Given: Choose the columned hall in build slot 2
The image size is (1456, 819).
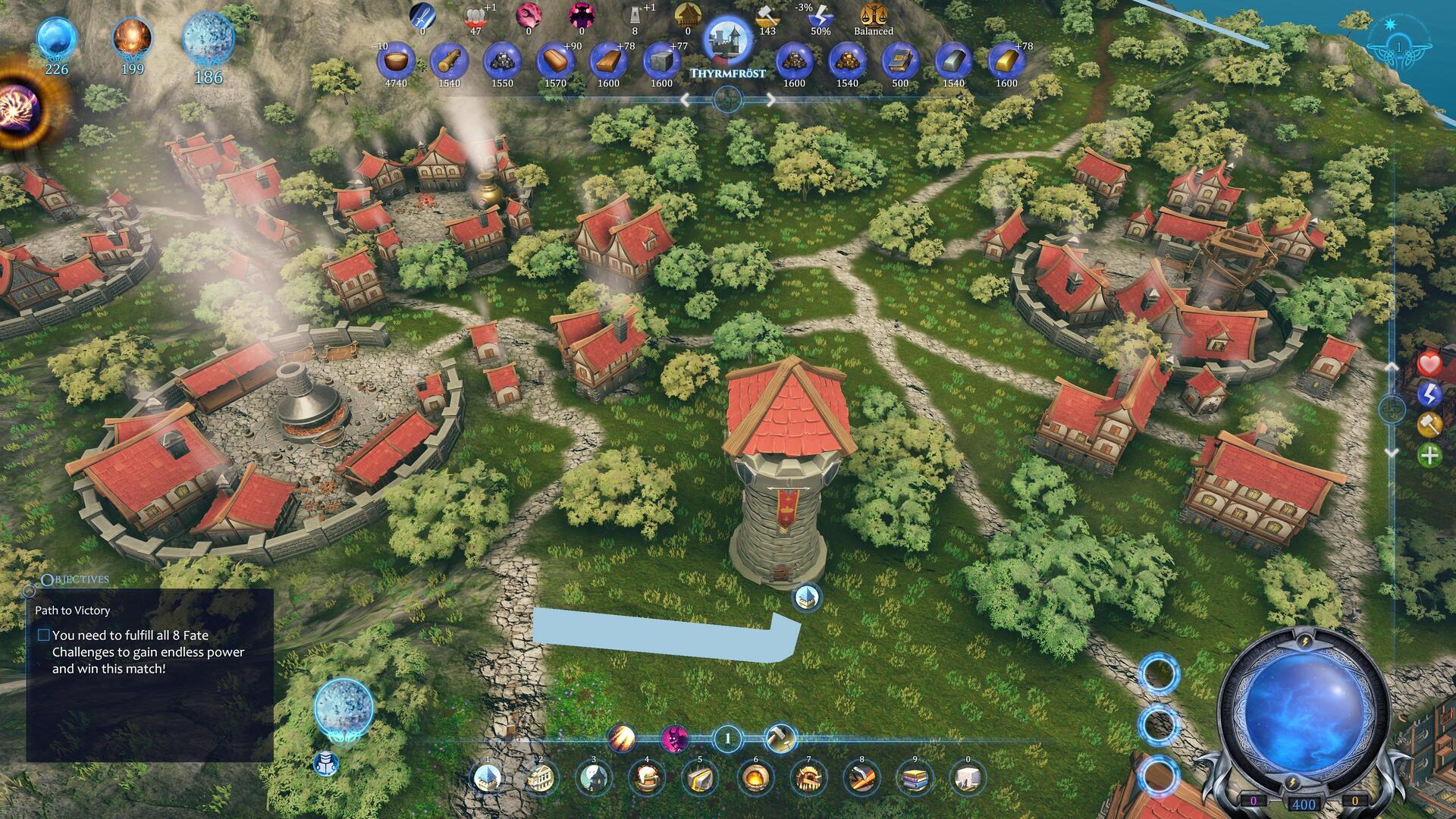Looking at the screenshot, I should pos(541,777).
